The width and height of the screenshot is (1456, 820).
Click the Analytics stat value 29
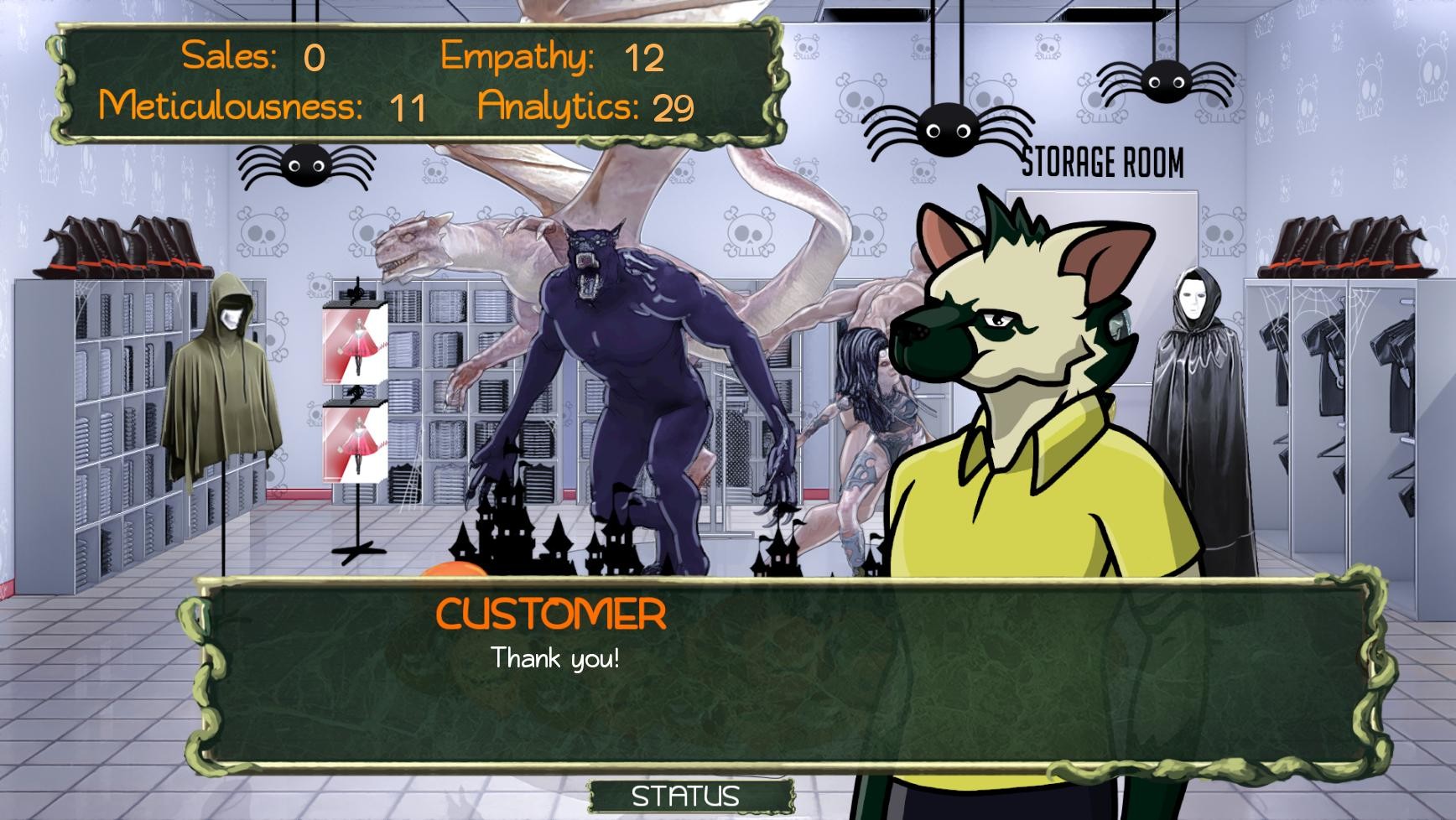671,107
